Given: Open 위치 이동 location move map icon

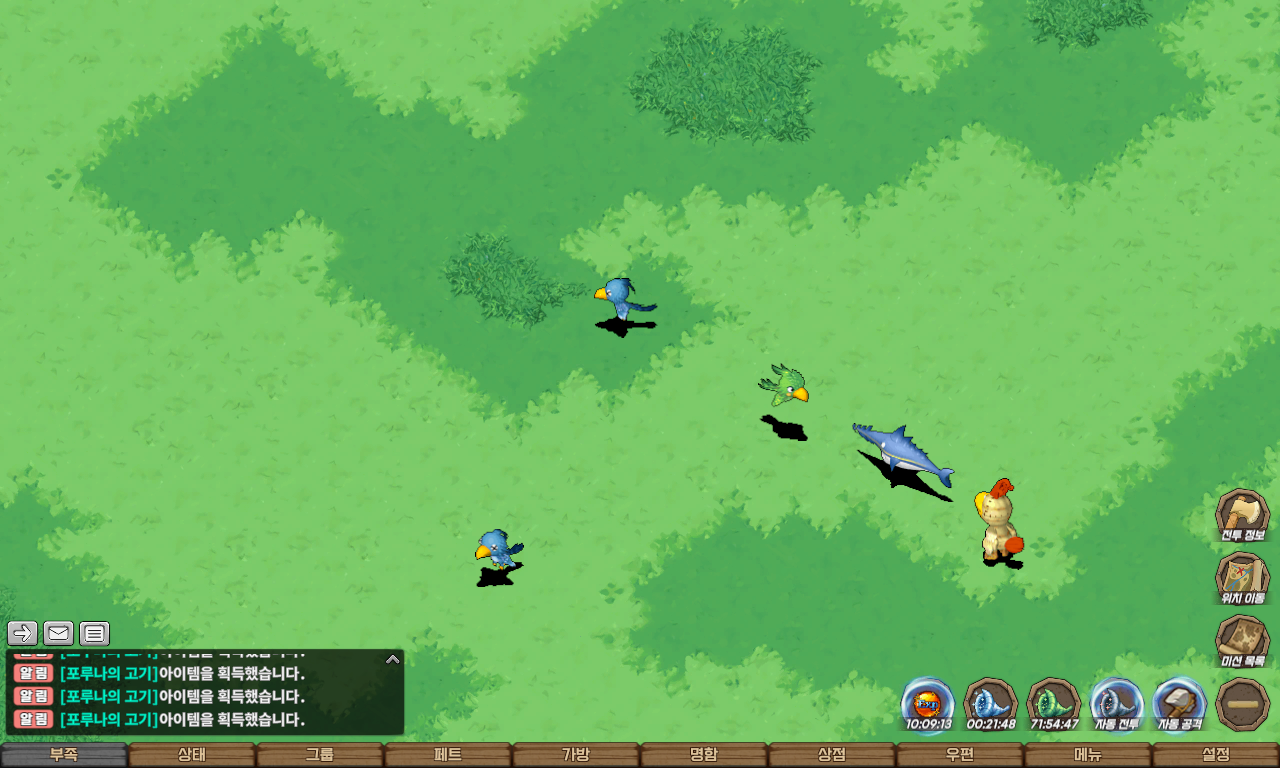Looking at the screenshot, I should click(1242, 578).
